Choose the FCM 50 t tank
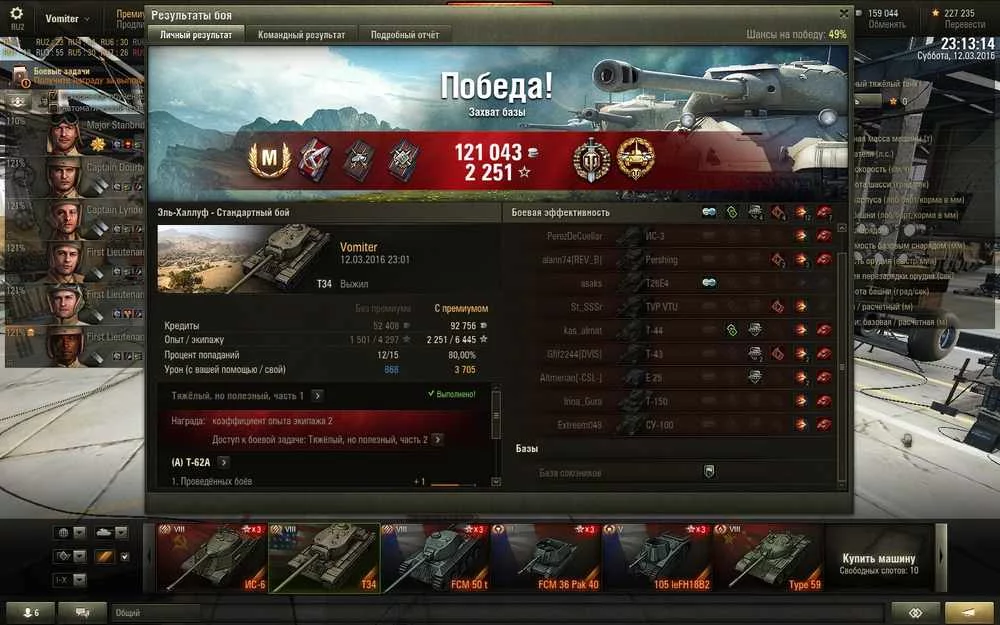1000x625 pixels. click(x=435, y=555)
